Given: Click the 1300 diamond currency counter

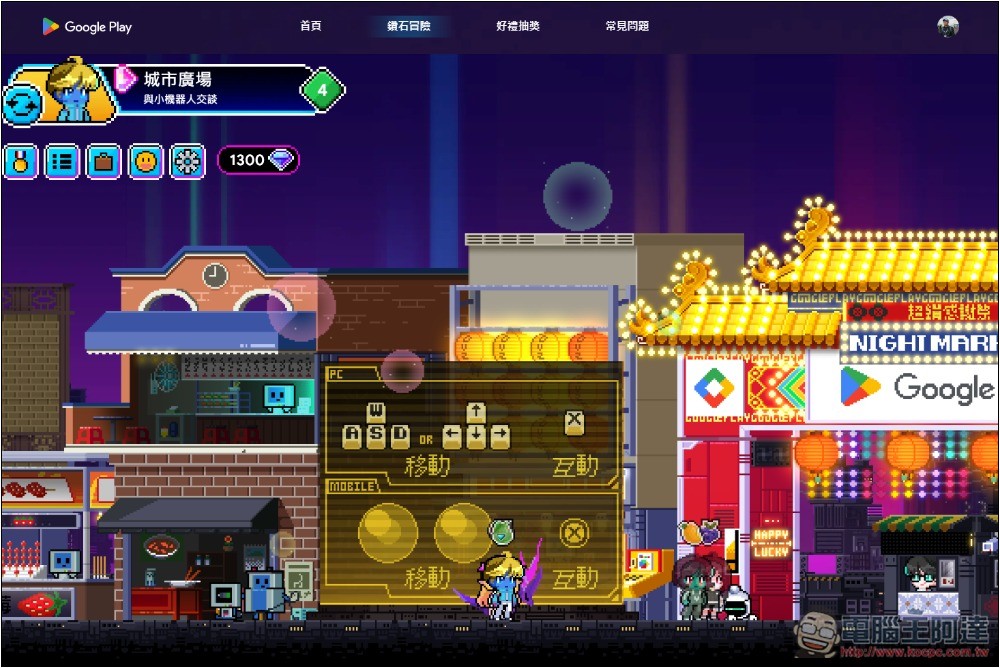Looking at the screenshot, I should [x=258, y=160].
